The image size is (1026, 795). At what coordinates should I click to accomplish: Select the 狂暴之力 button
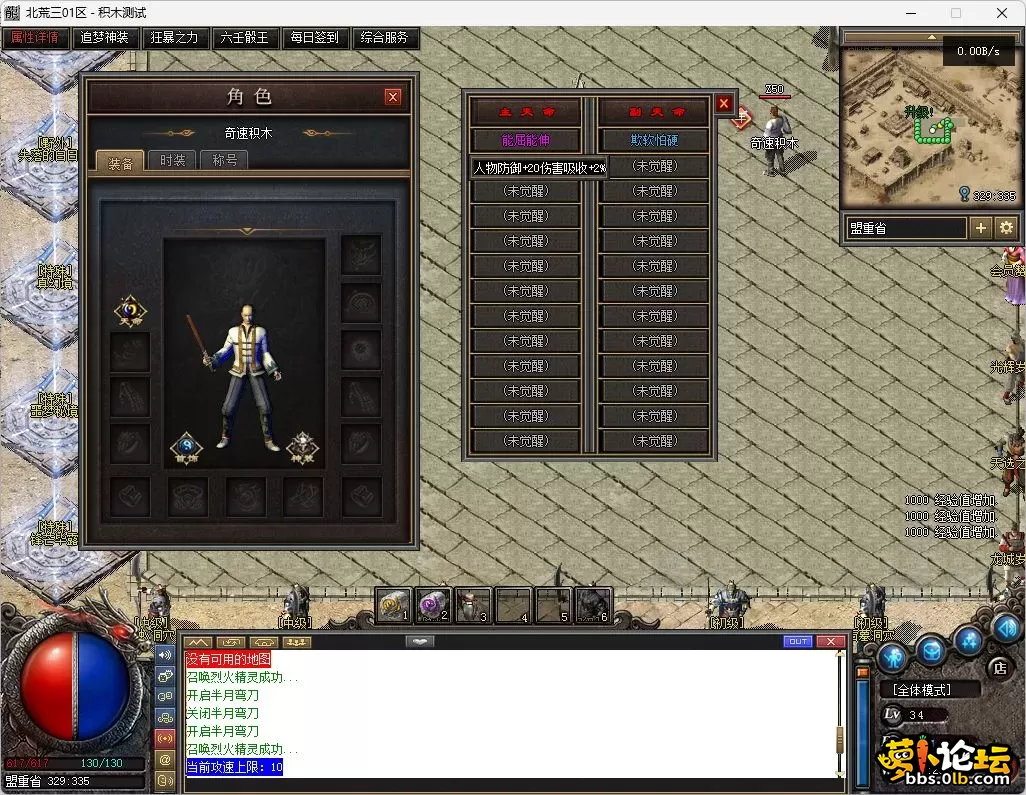point(175,38)
